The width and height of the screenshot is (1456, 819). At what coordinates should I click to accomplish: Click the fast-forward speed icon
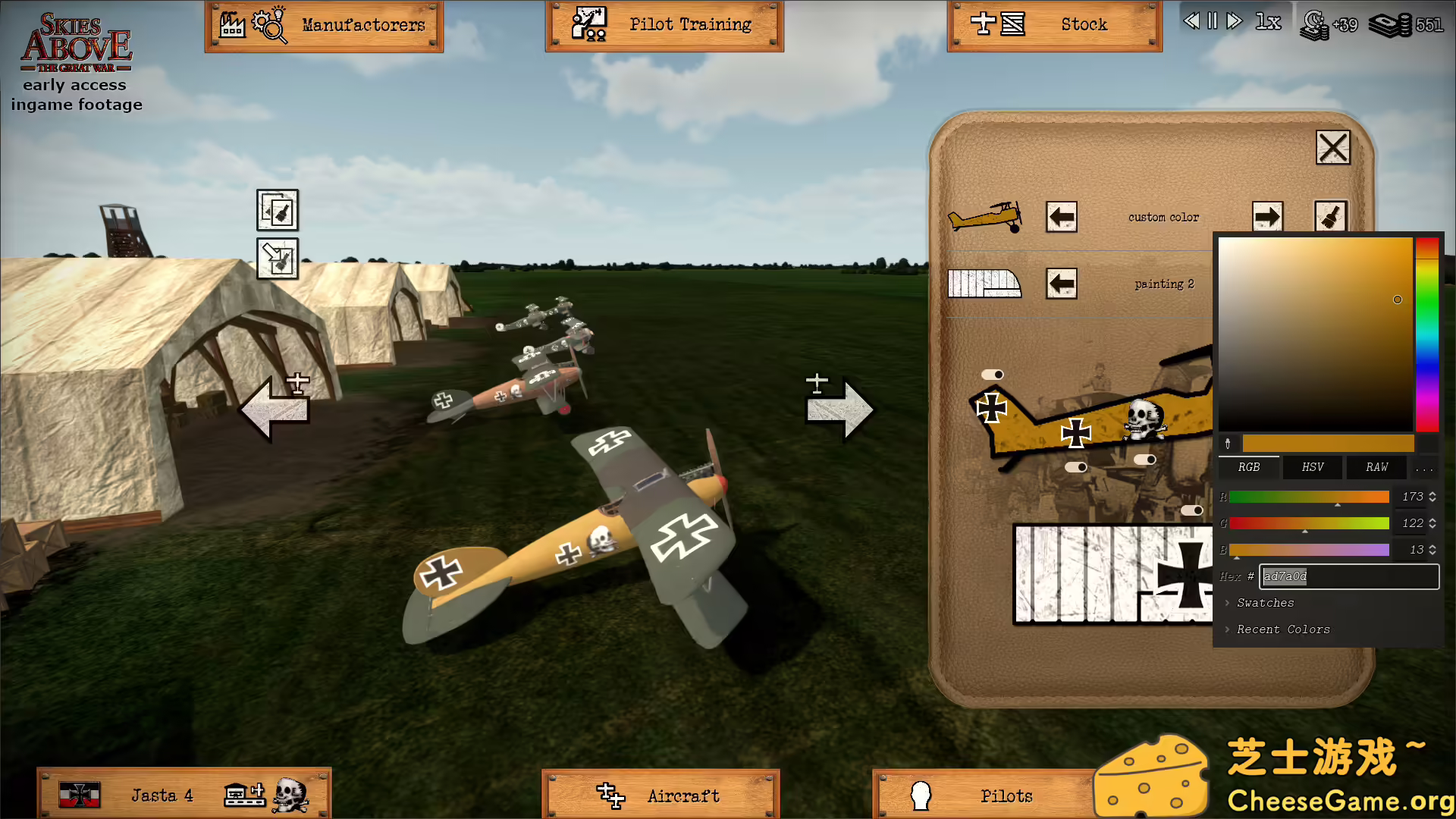(x=1232, y=22)
